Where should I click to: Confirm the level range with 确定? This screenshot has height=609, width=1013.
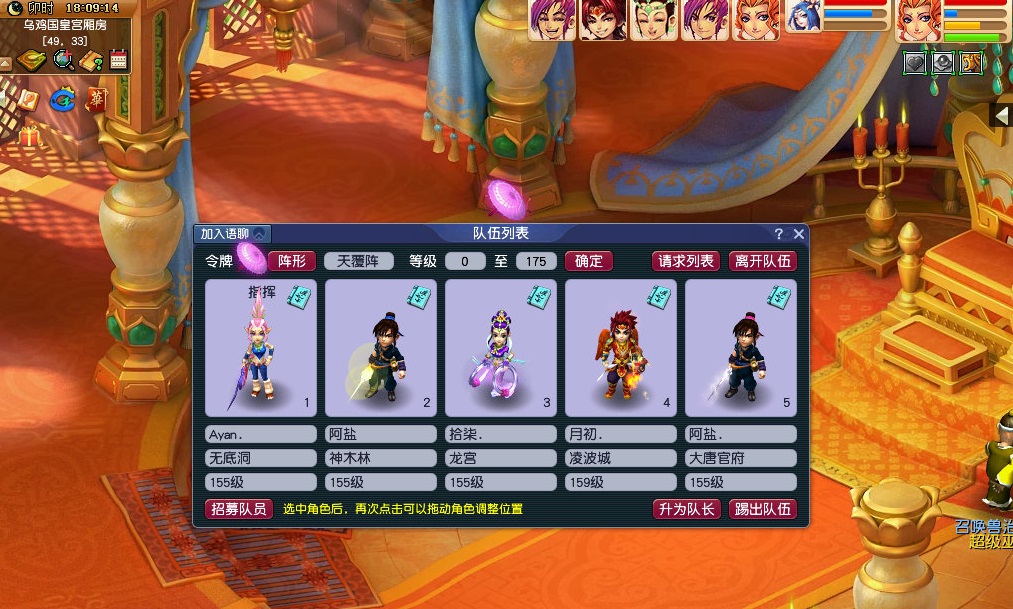pyautogui.click(x=588, y=261)
